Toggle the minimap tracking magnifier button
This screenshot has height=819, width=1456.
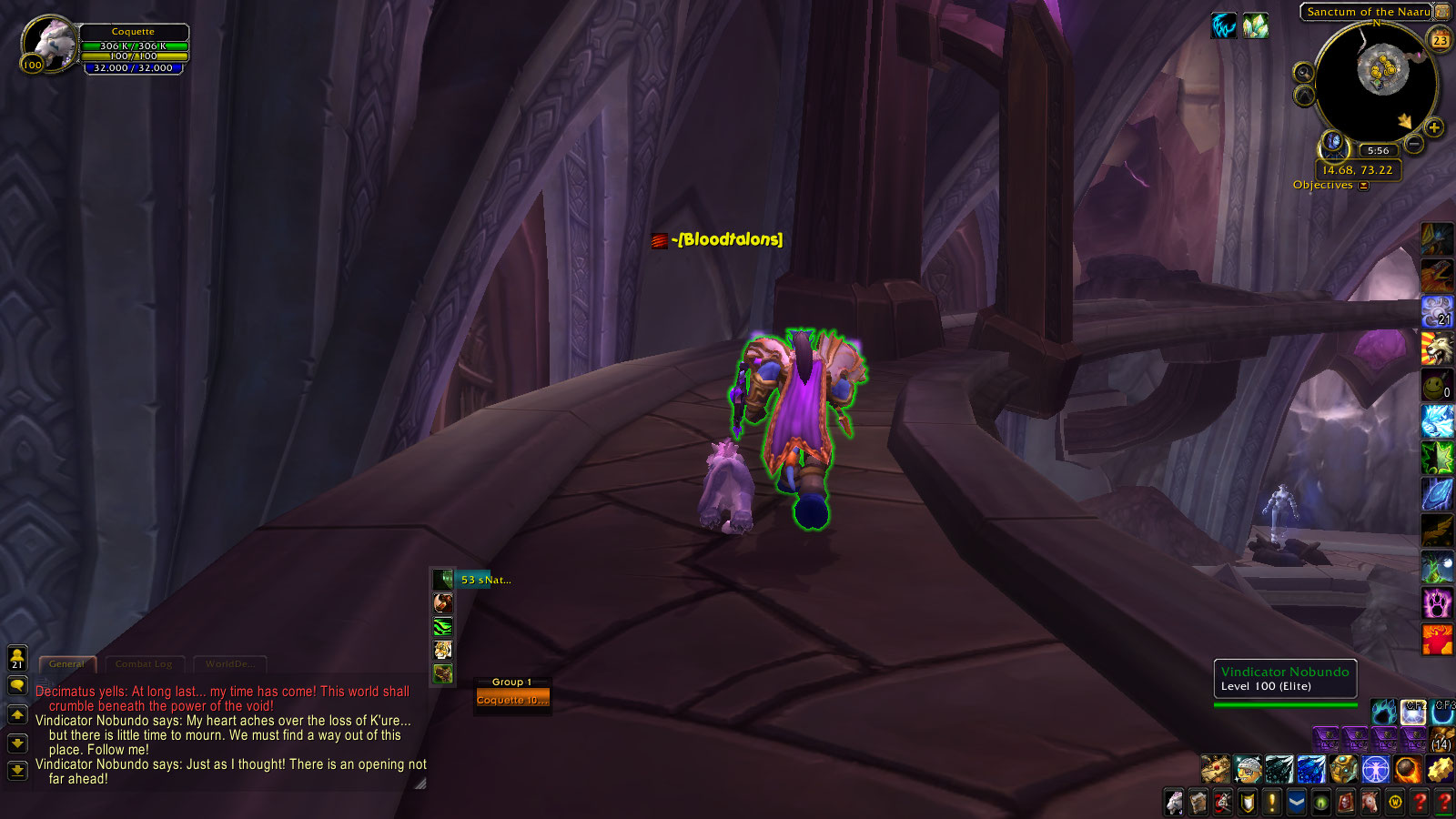(x=1304, y=73)
